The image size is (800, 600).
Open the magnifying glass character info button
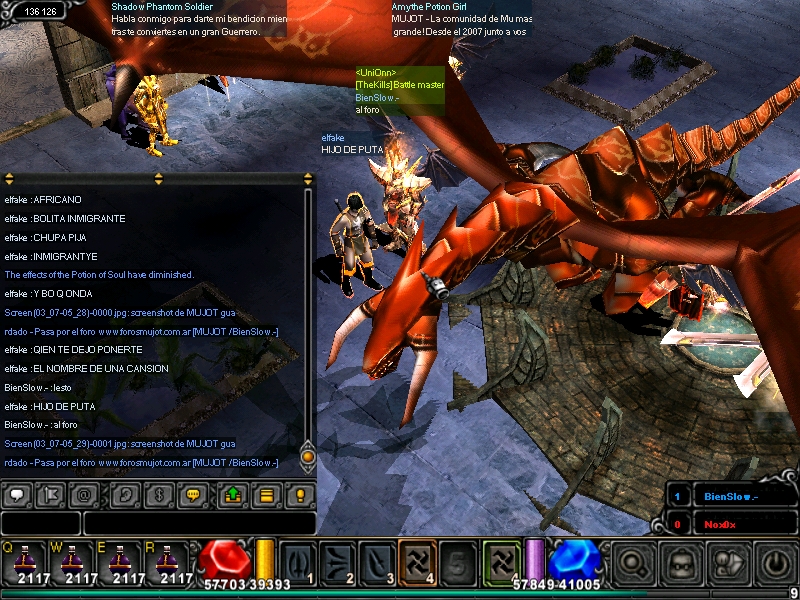[x=635, y=563]
